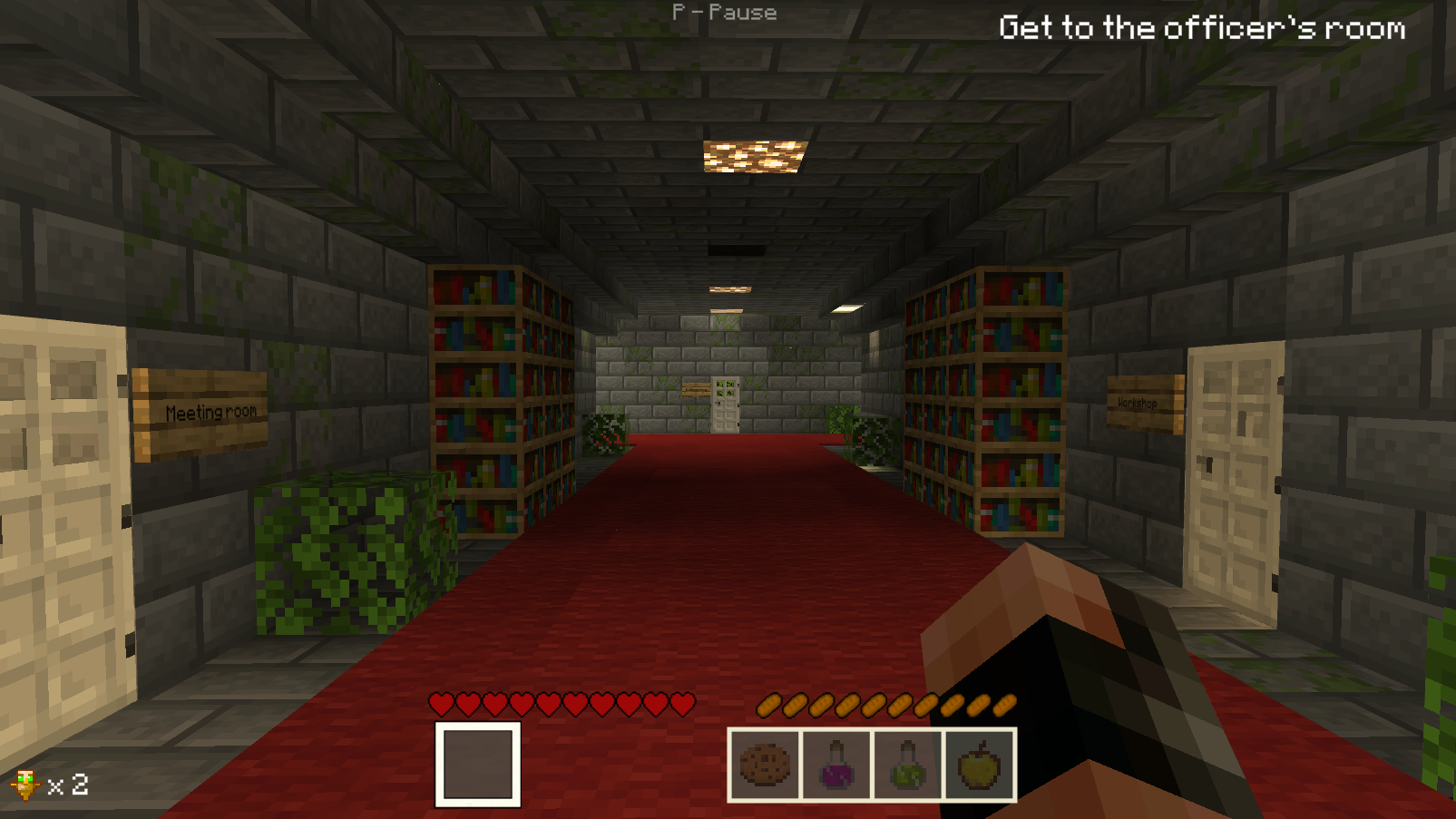Click the leftmost heart in the health bar
Screen dimensions: 1456x819
point(441,702)
